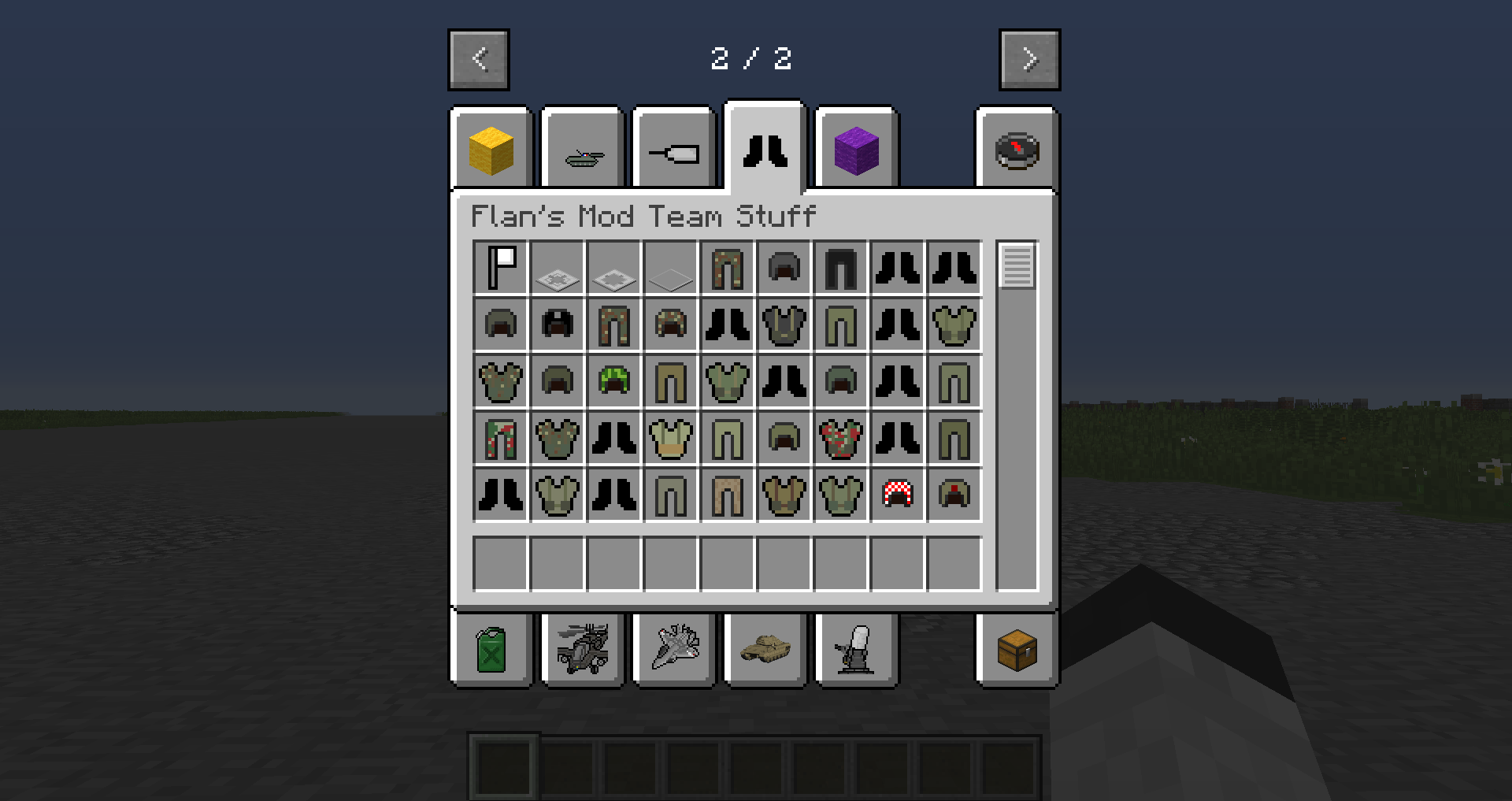The width and height of the screenshot is (1512, 801).
Task: Pick up the white flag item
Action: tap(502, 268)
